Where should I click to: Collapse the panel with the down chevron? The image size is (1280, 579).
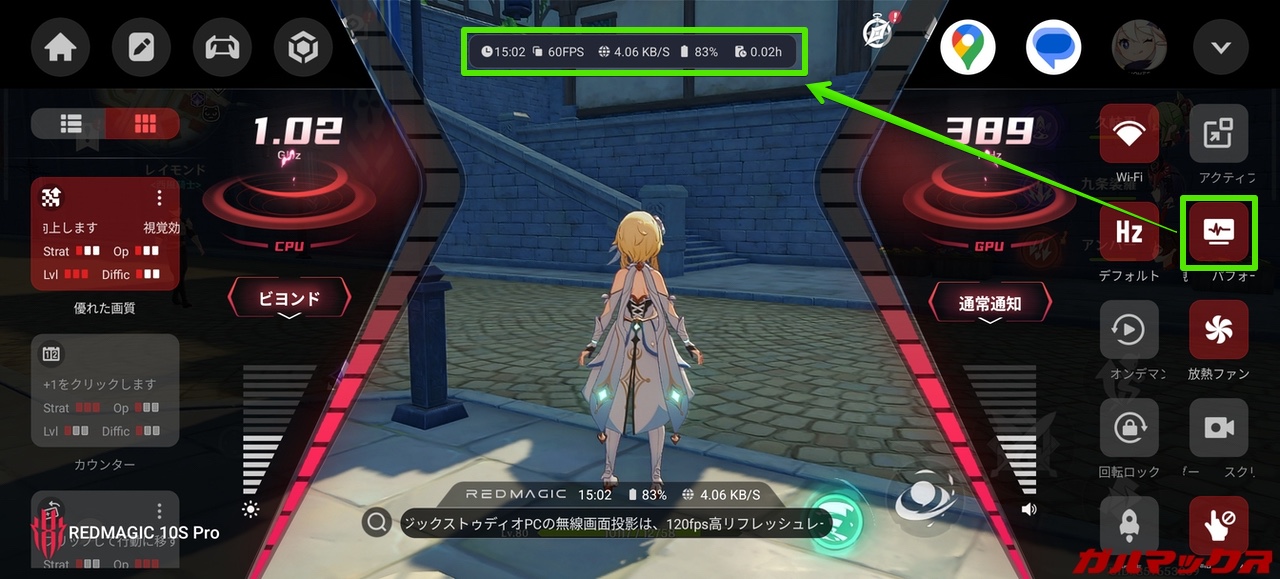1221,47
